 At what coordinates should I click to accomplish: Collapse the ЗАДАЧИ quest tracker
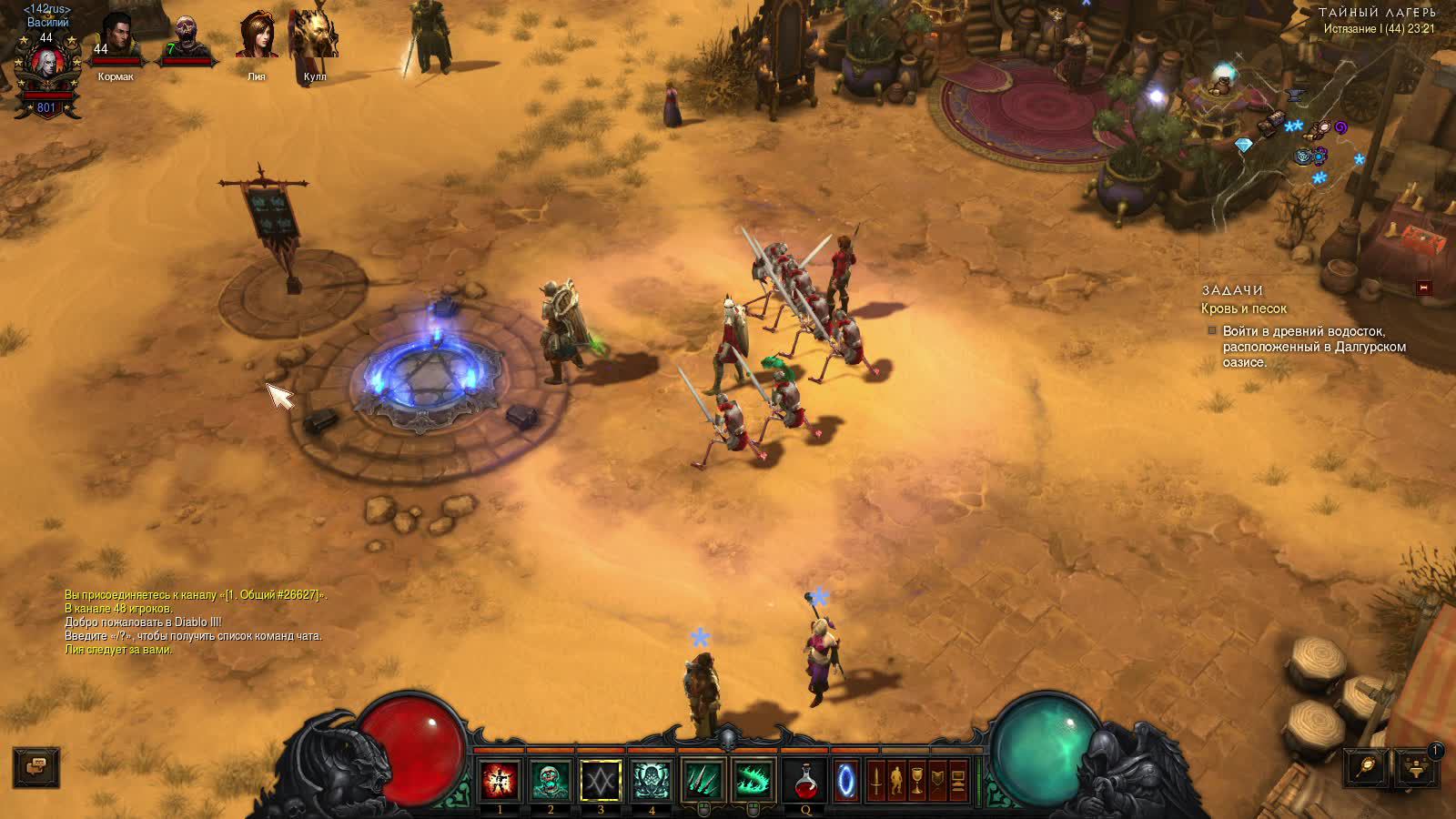tap(1423, 288)
